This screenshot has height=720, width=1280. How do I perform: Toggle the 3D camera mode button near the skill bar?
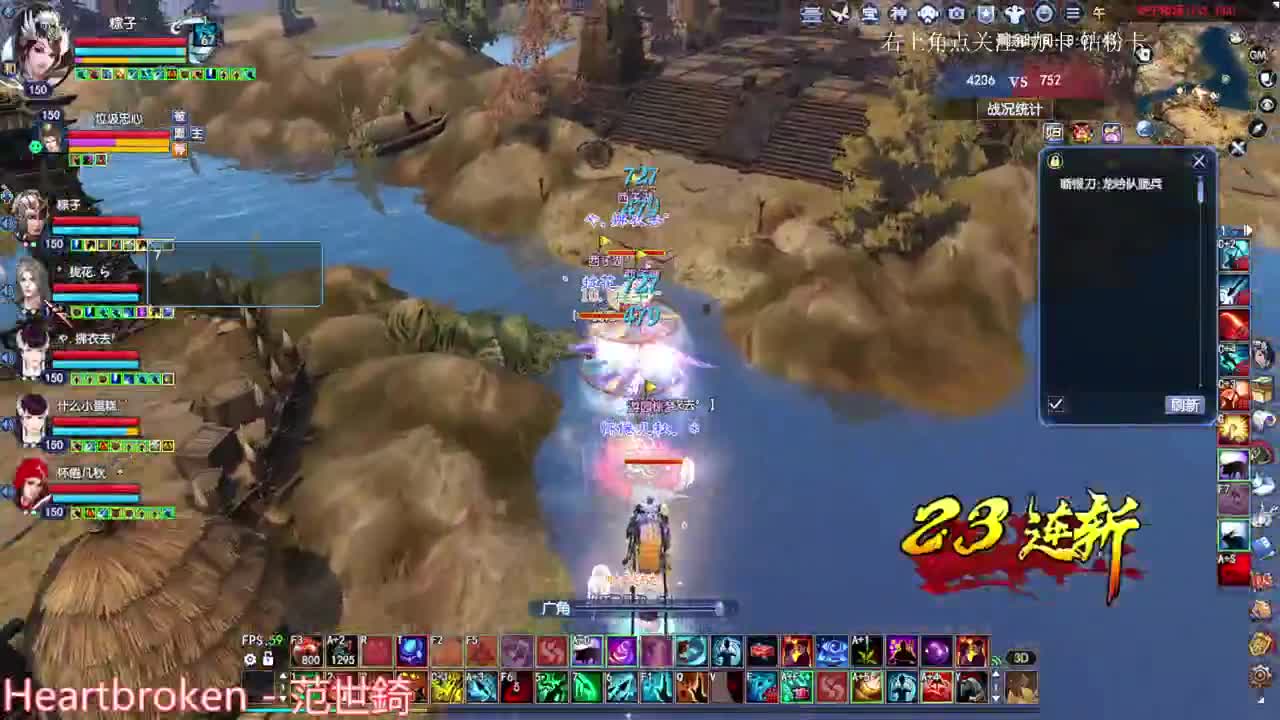1022,655
